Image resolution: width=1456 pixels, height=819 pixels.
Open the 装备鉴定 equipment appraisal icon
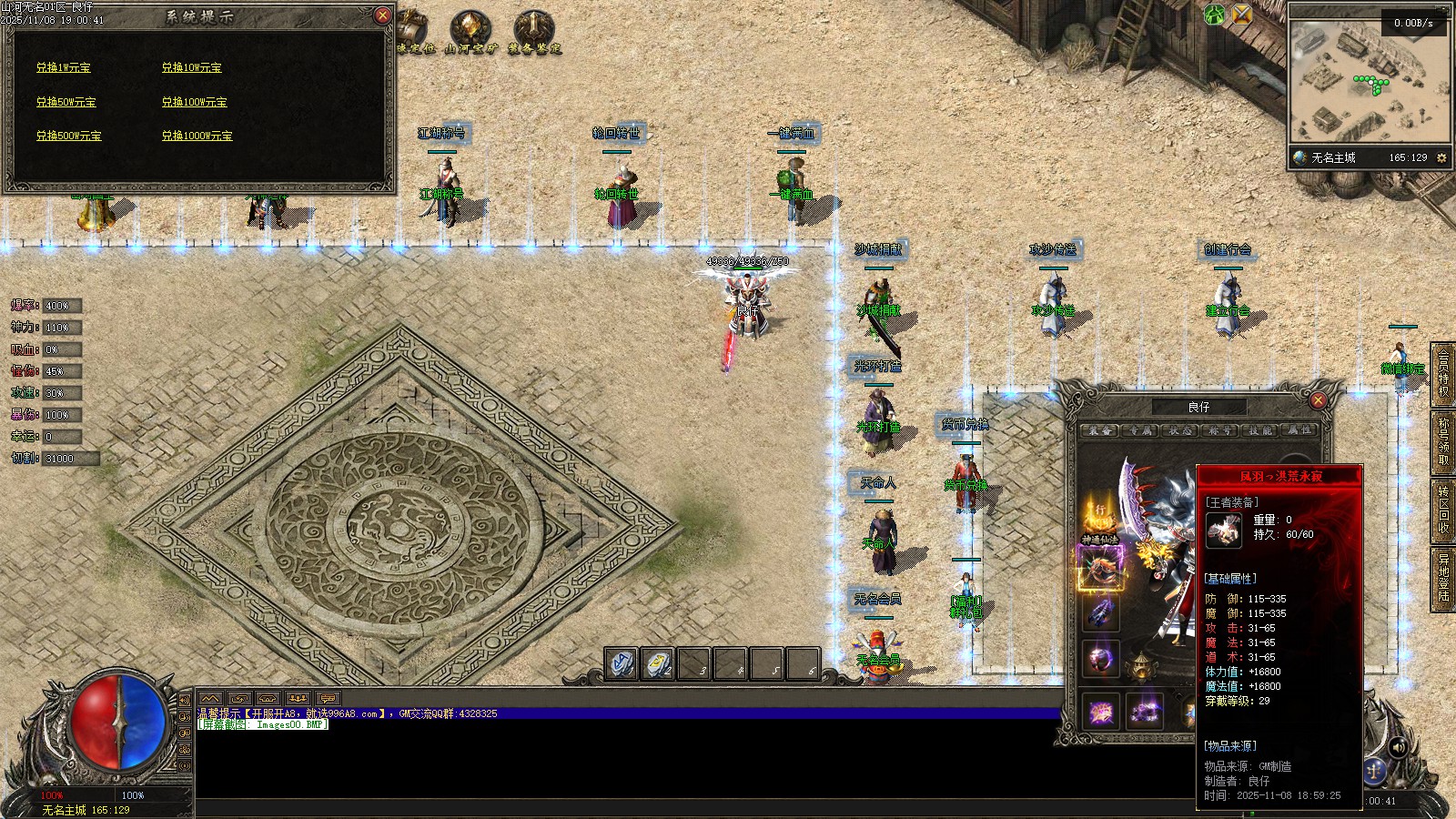point(534,31)
